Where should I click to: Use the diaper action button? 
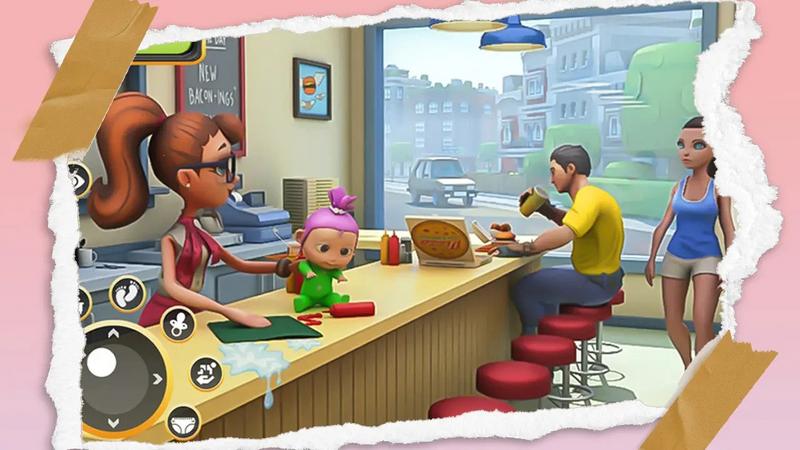[182, 420]
